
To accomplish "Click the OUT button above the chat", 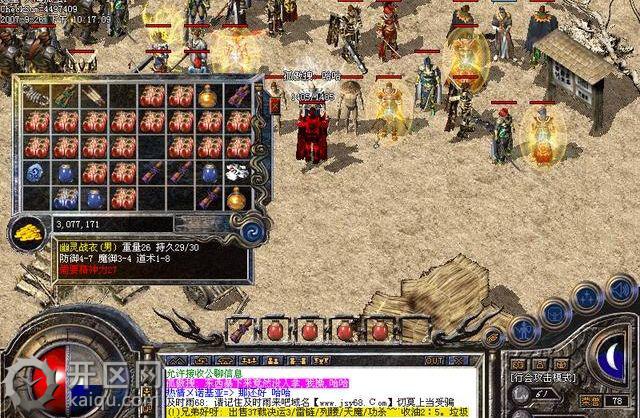I will pyautogui.click(x=436, y=358).
